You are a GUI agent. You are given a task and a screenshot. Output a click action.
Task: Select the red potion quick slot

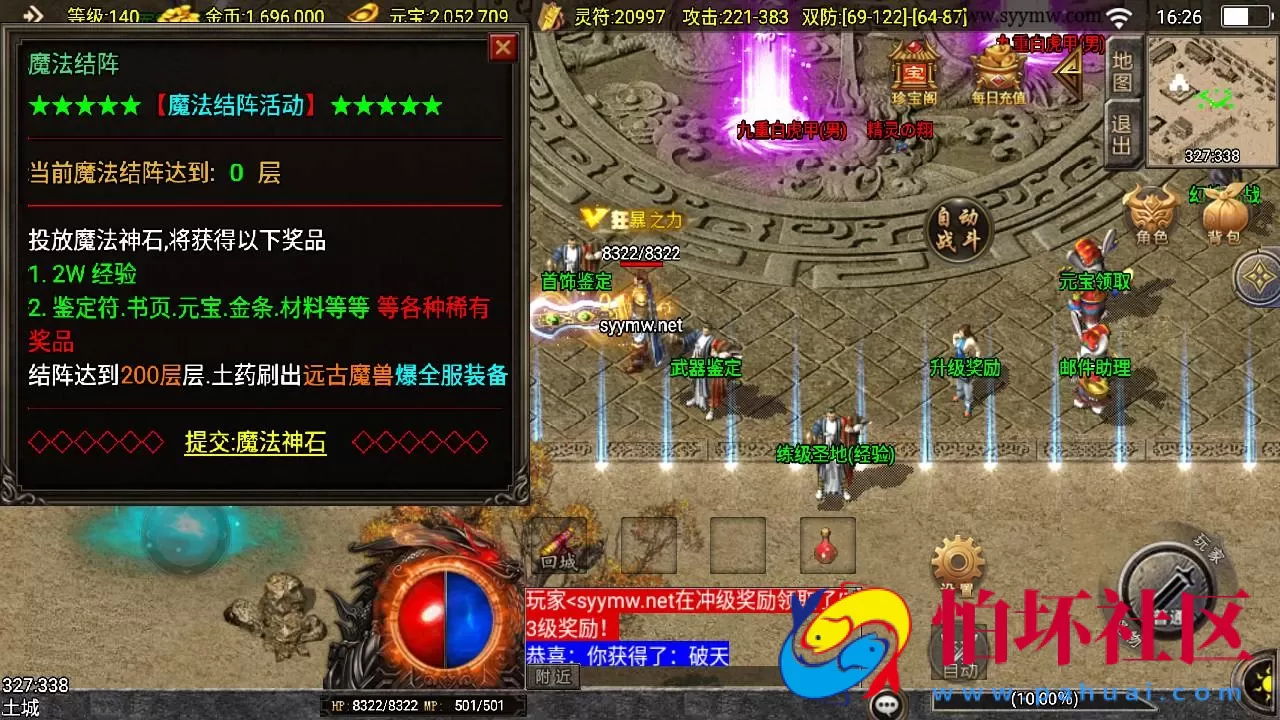click(x=827, y=545)
